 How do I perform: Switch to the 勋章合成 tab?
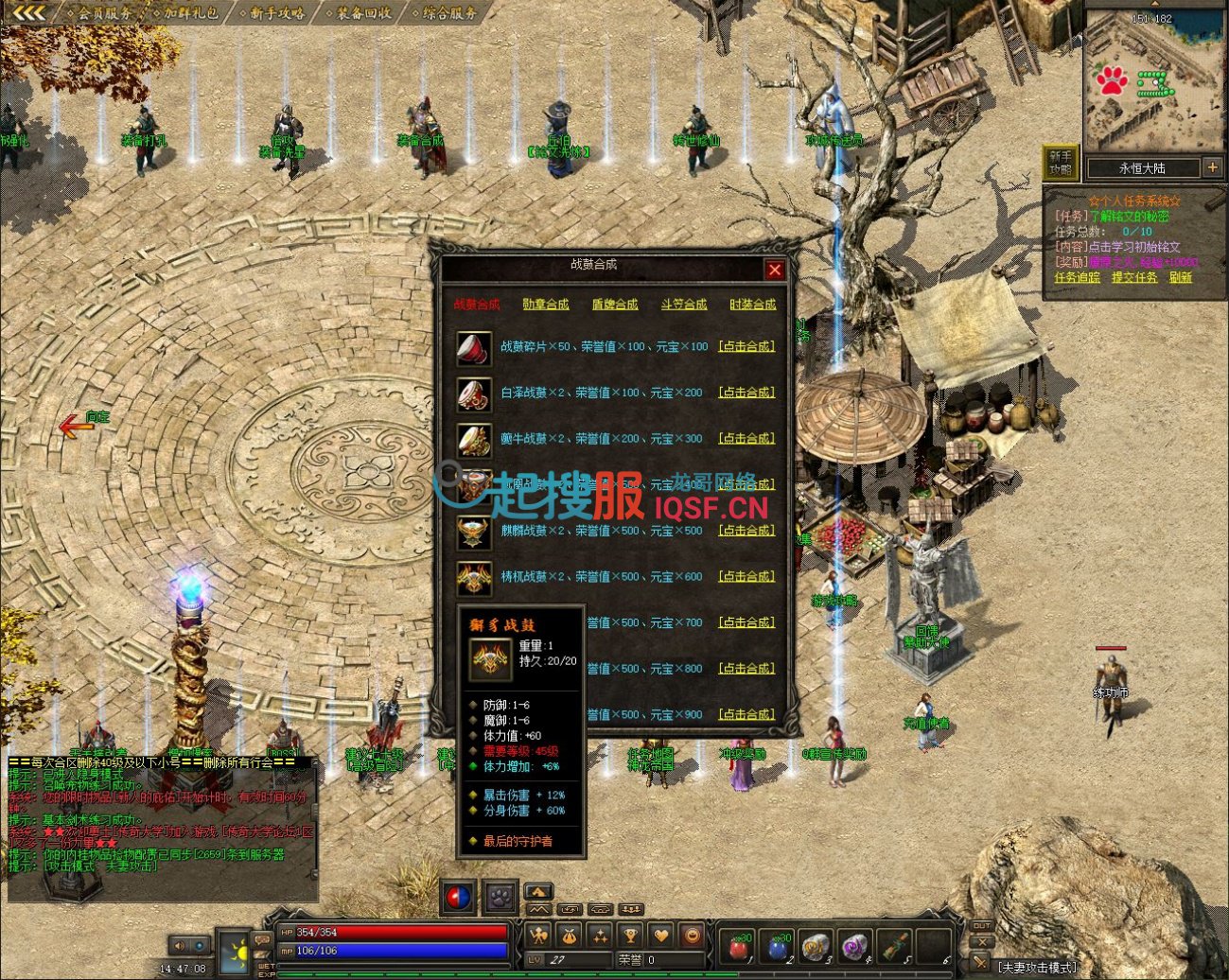tap(546, 305)
